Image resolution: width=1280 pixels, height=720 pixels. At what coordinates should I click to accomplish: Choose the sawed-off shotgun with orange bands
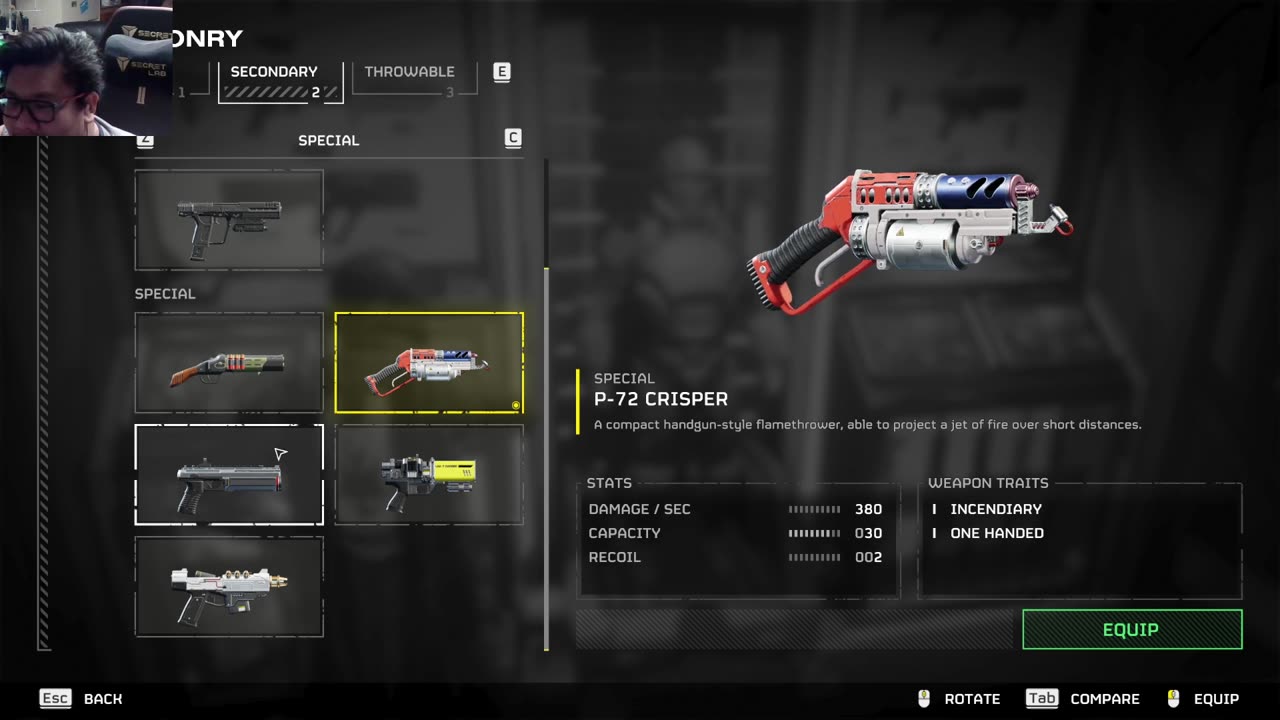point(229,363)
